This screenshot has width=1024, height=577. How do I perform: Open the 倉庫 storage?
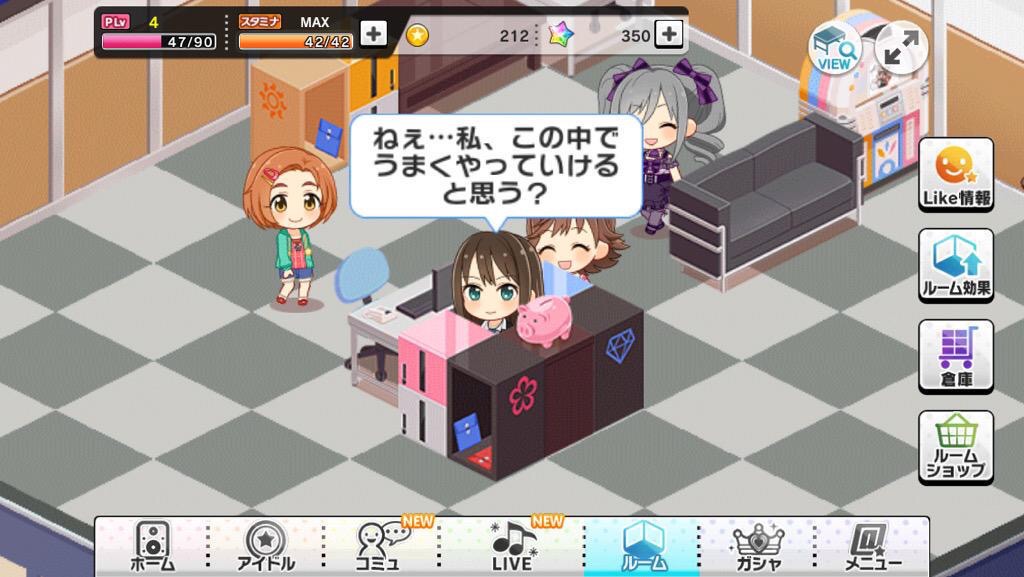pos(956,356)
